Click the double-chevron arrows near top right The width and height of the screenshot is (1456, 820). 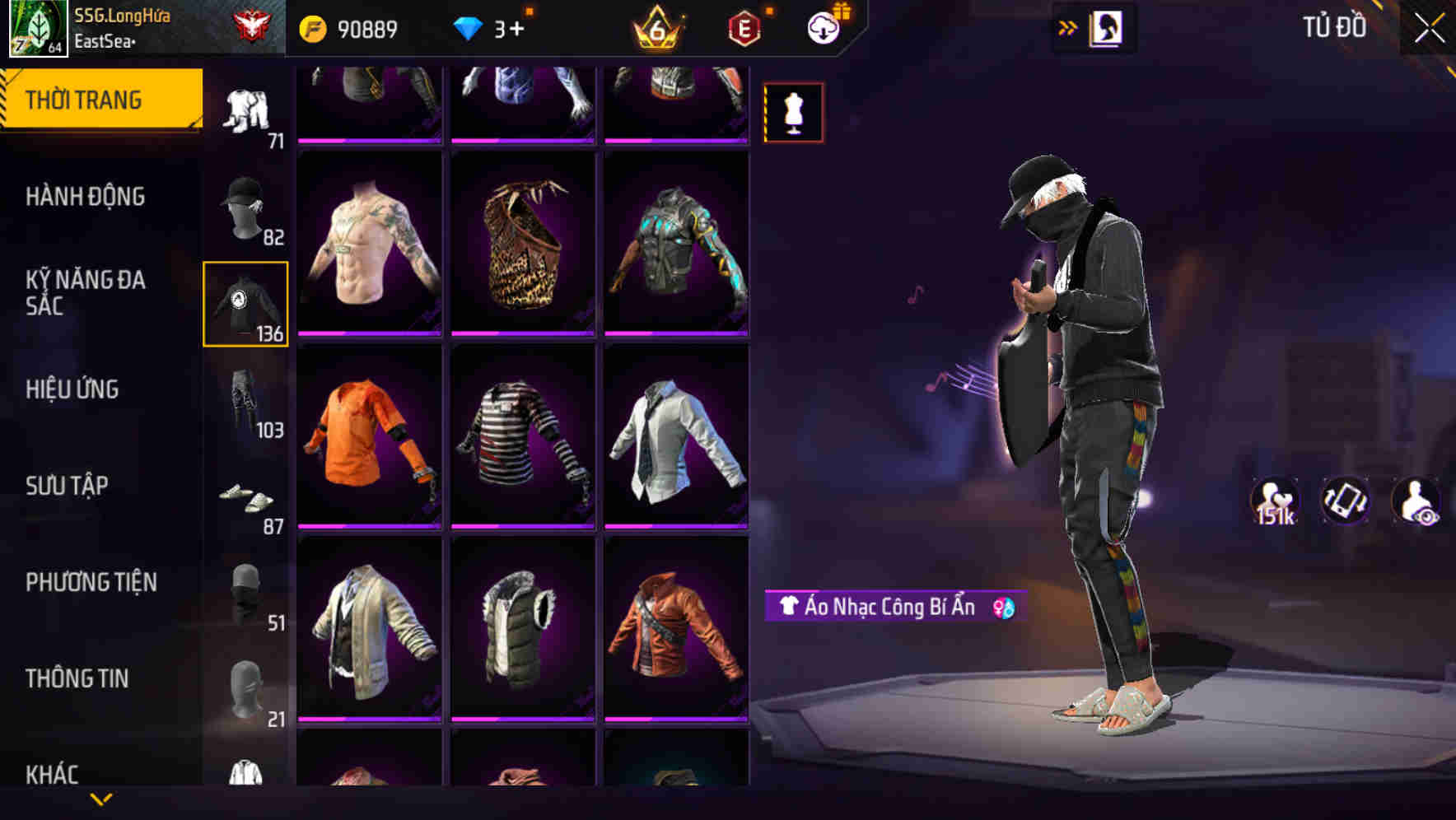[x=1068, y=26]
